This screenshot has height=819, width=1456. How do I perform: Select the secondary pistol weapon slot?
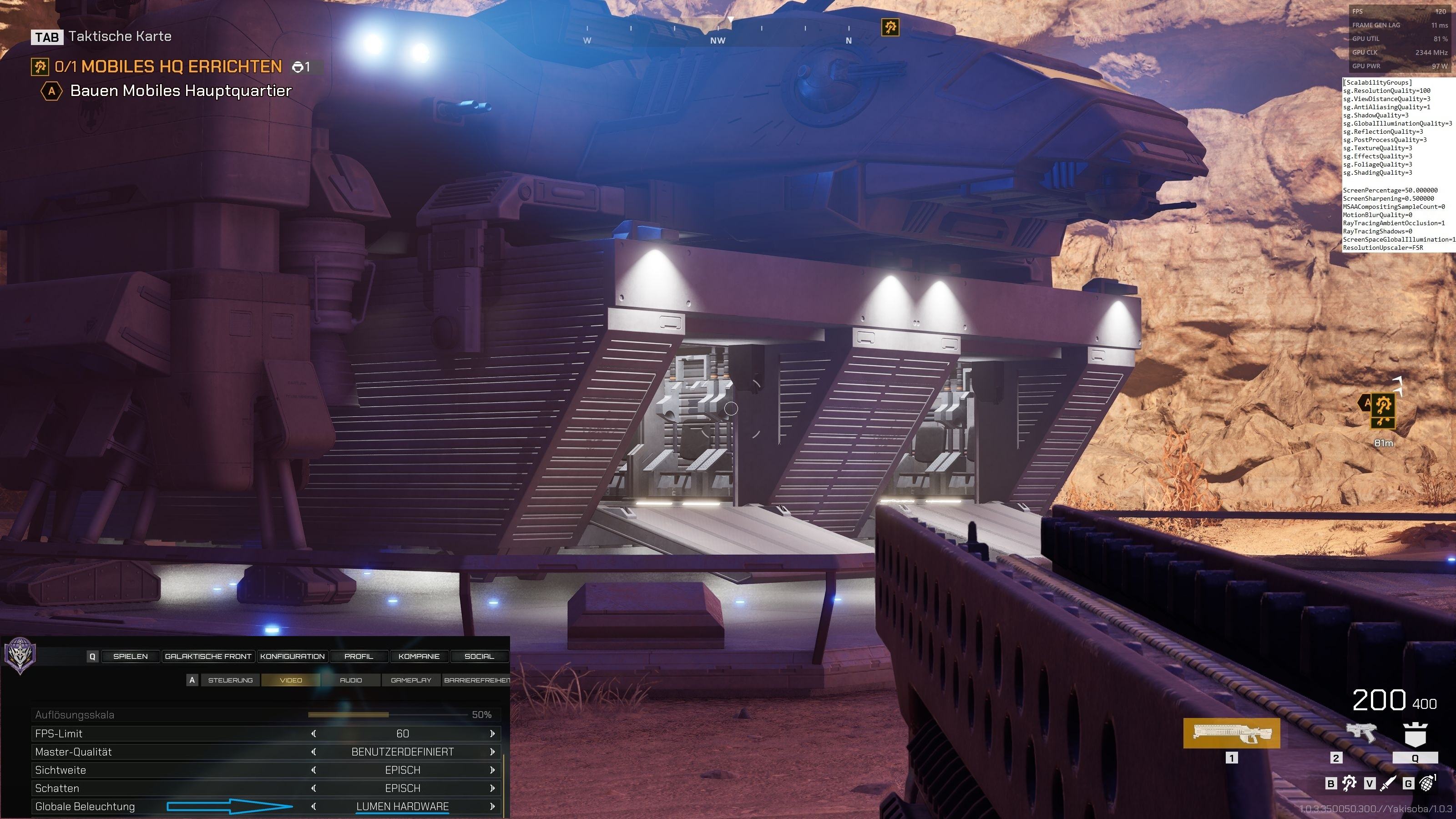tap(1360, 733)
